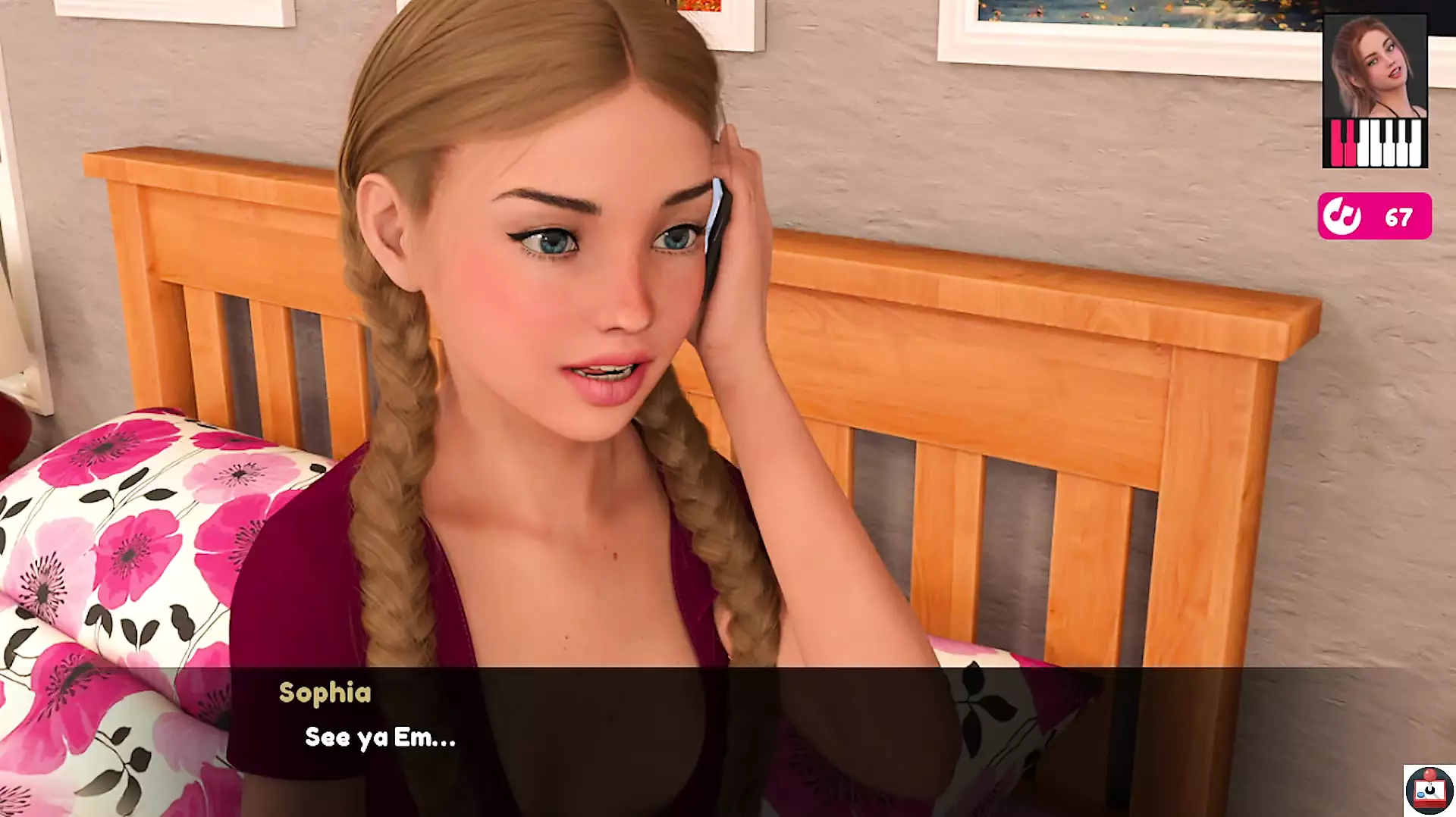Click the pink music note counter button
The image size is (1456, 817).
(x=1374, y=217)
